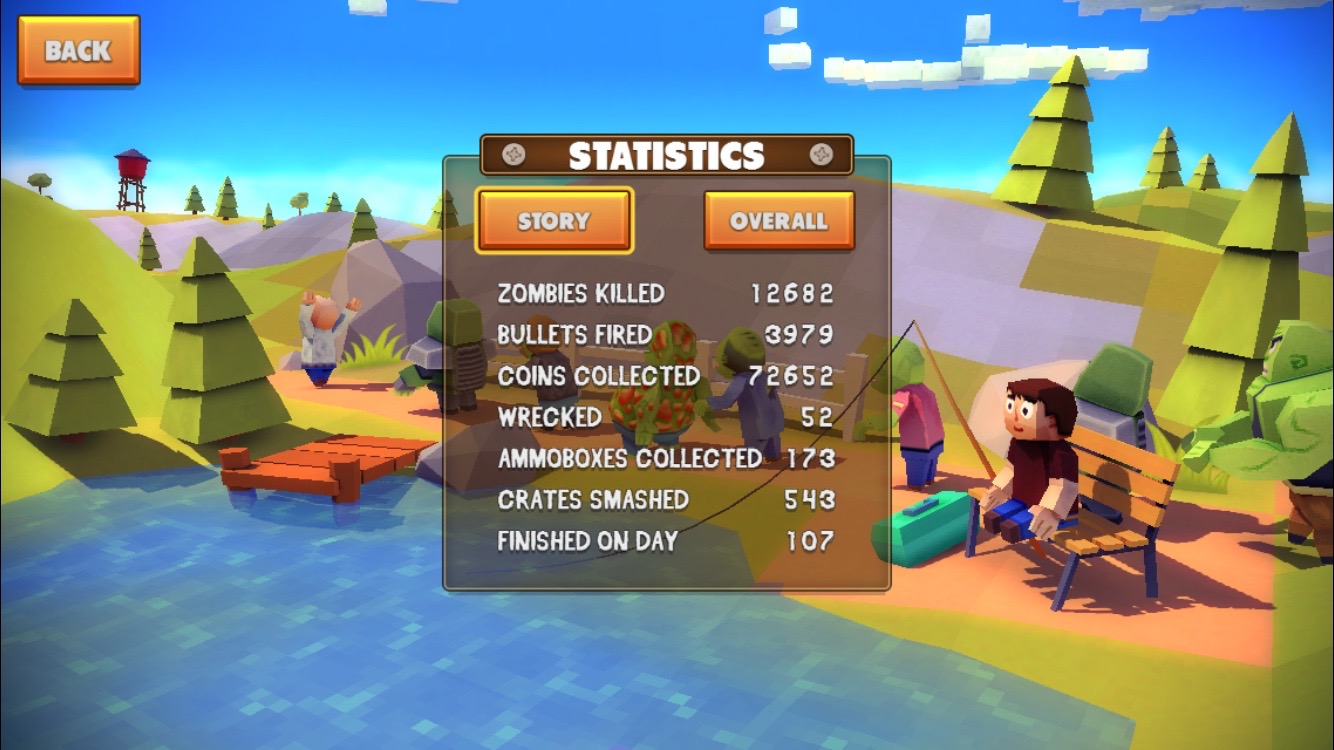Switch to Overall statistics tab

(x=778, y=221)
